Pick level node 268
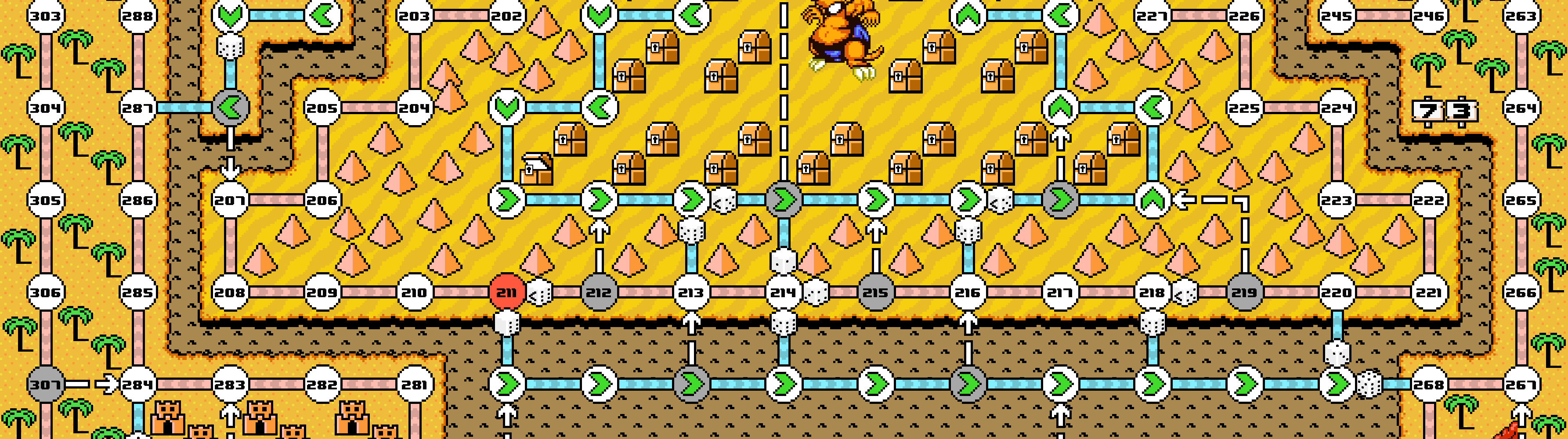This screenshot has width=1568, height=439. pos(1429,384)
